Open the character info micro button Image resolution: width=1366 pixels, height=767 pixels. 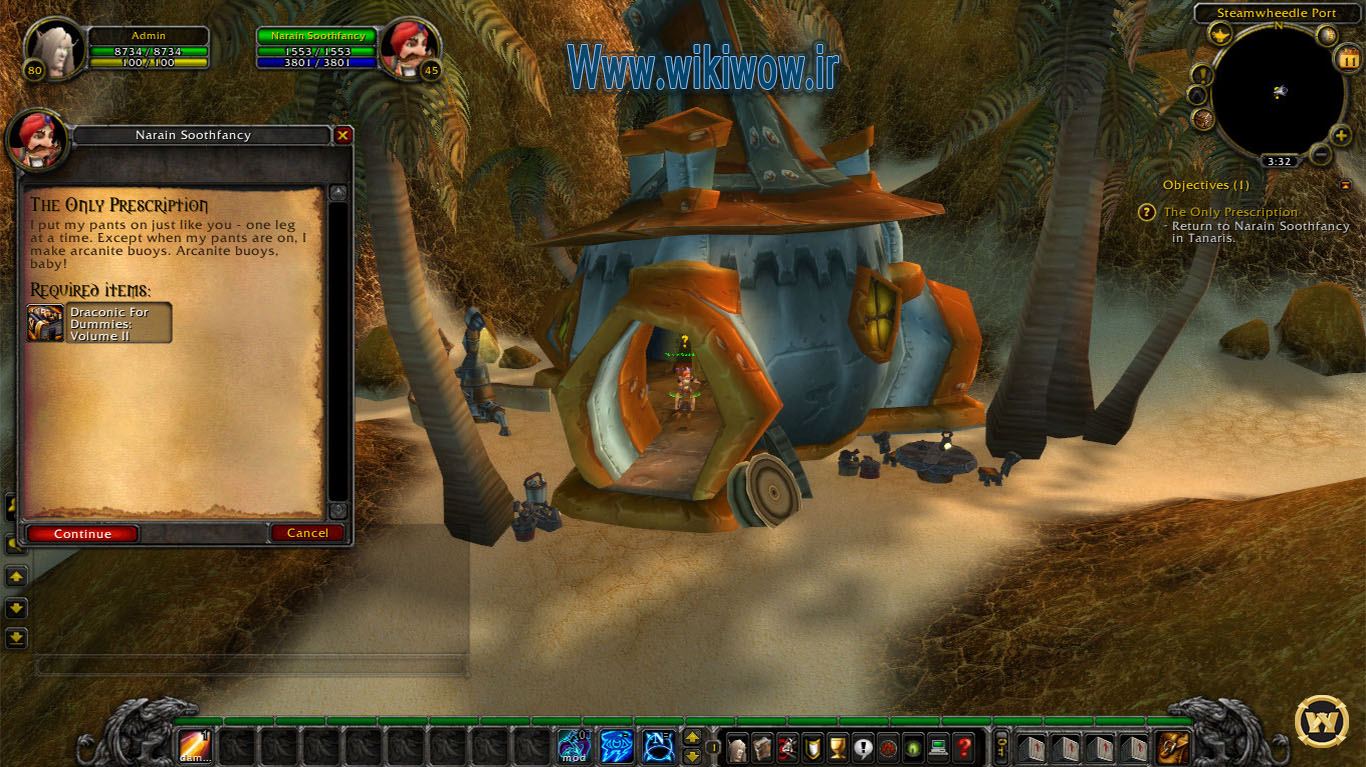tap(738, 747)
